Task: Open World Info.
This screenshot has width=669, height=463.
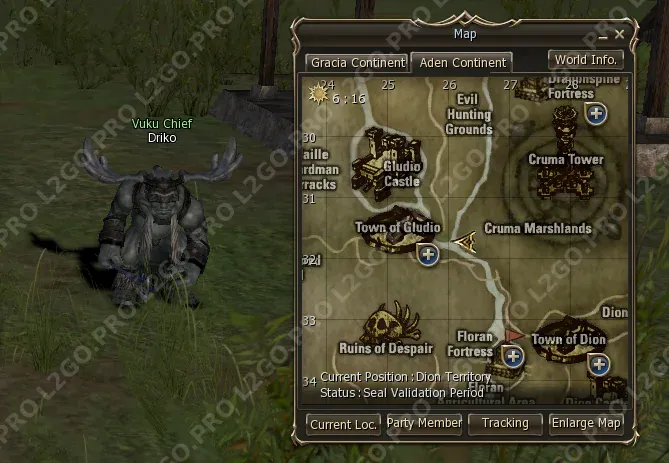Action: click(x=586, y=59)
